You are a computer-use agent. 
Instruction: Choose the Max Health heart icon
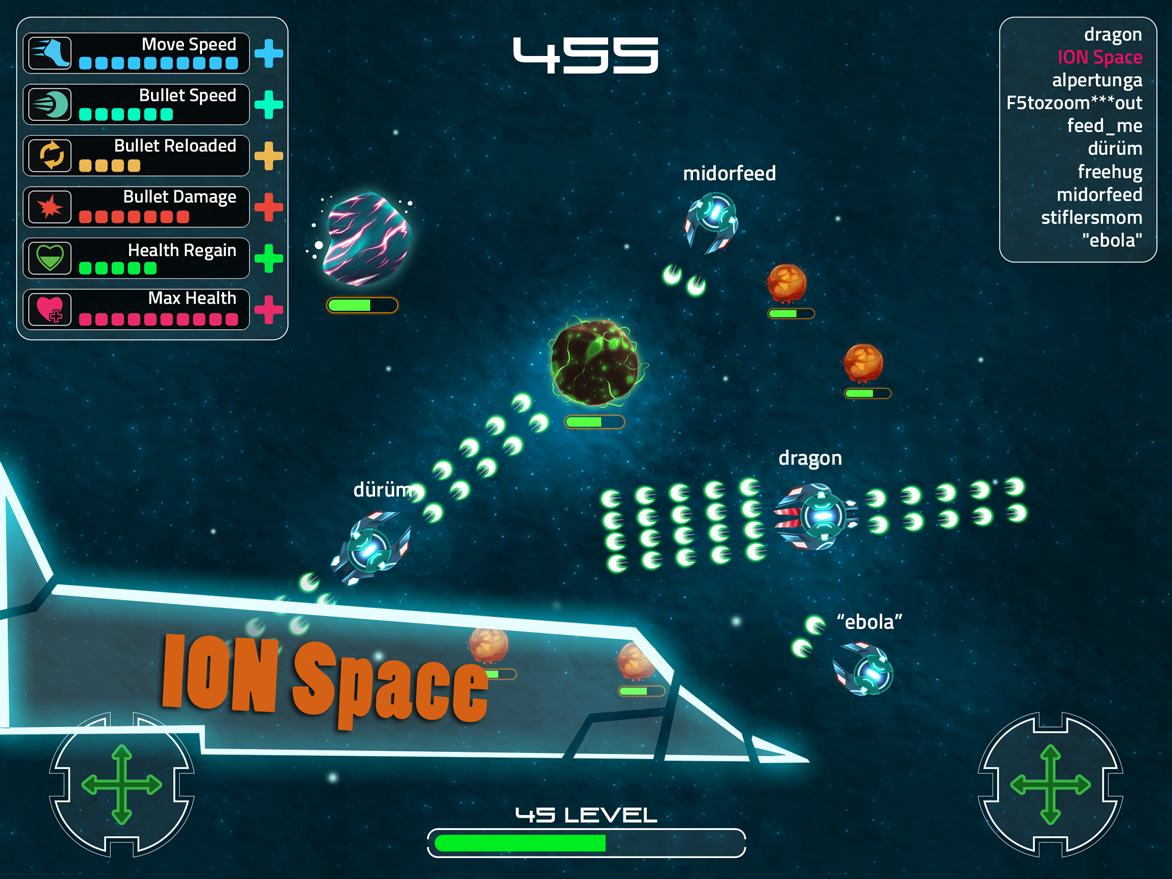(x=49, y=309)
